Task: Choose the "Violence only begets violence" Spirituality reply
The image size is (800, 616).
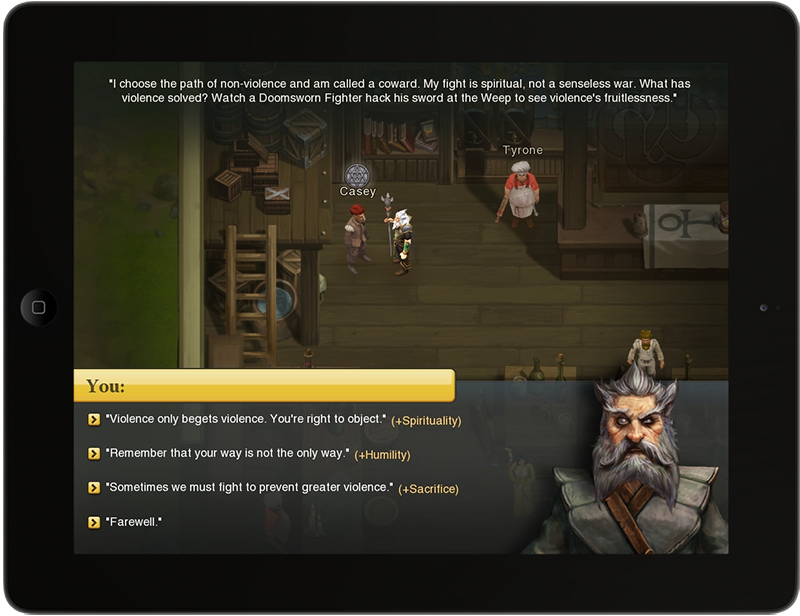Action: [x=245, y=420]
